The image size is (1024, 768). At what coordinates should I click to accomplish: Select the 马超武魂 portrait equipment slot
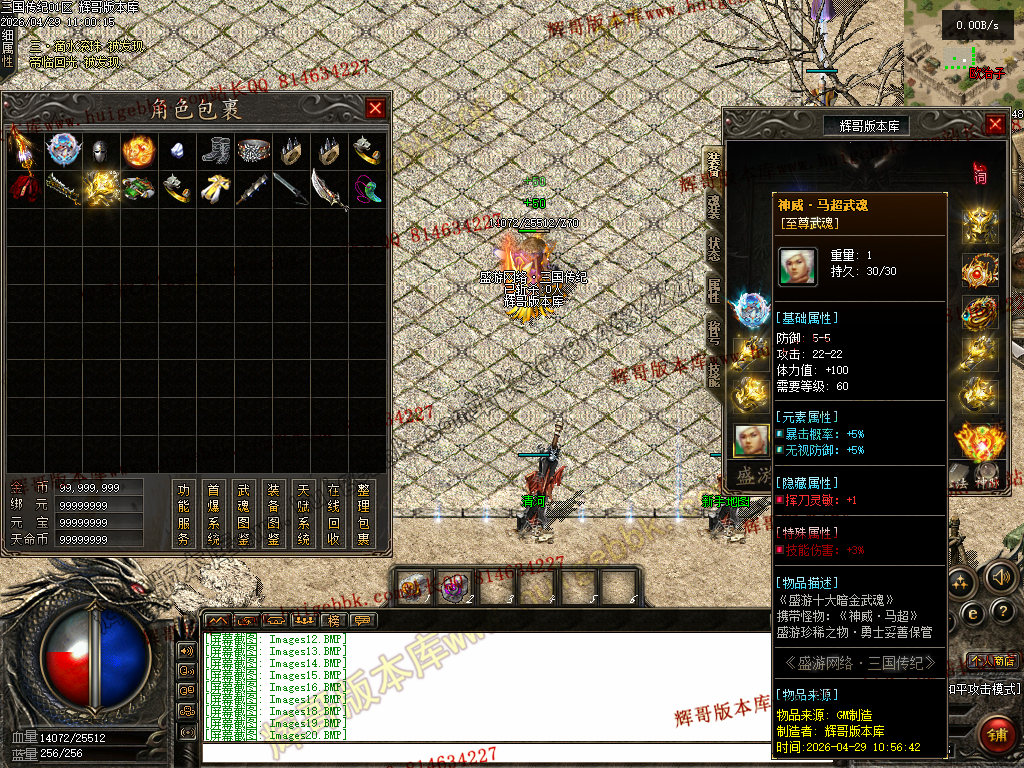coord(751,440)
